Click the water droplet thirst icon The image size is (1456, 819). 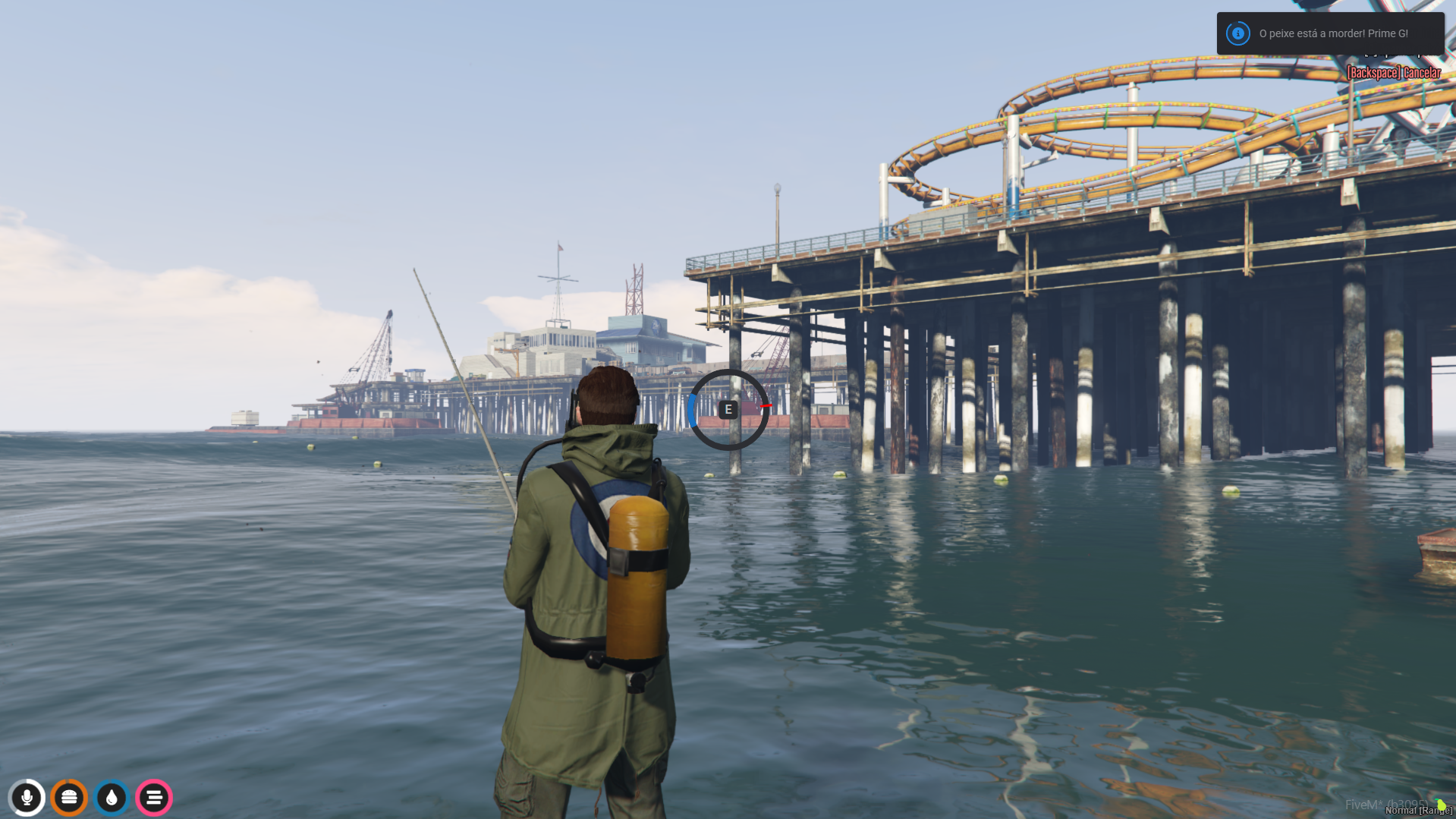point(112,798)
